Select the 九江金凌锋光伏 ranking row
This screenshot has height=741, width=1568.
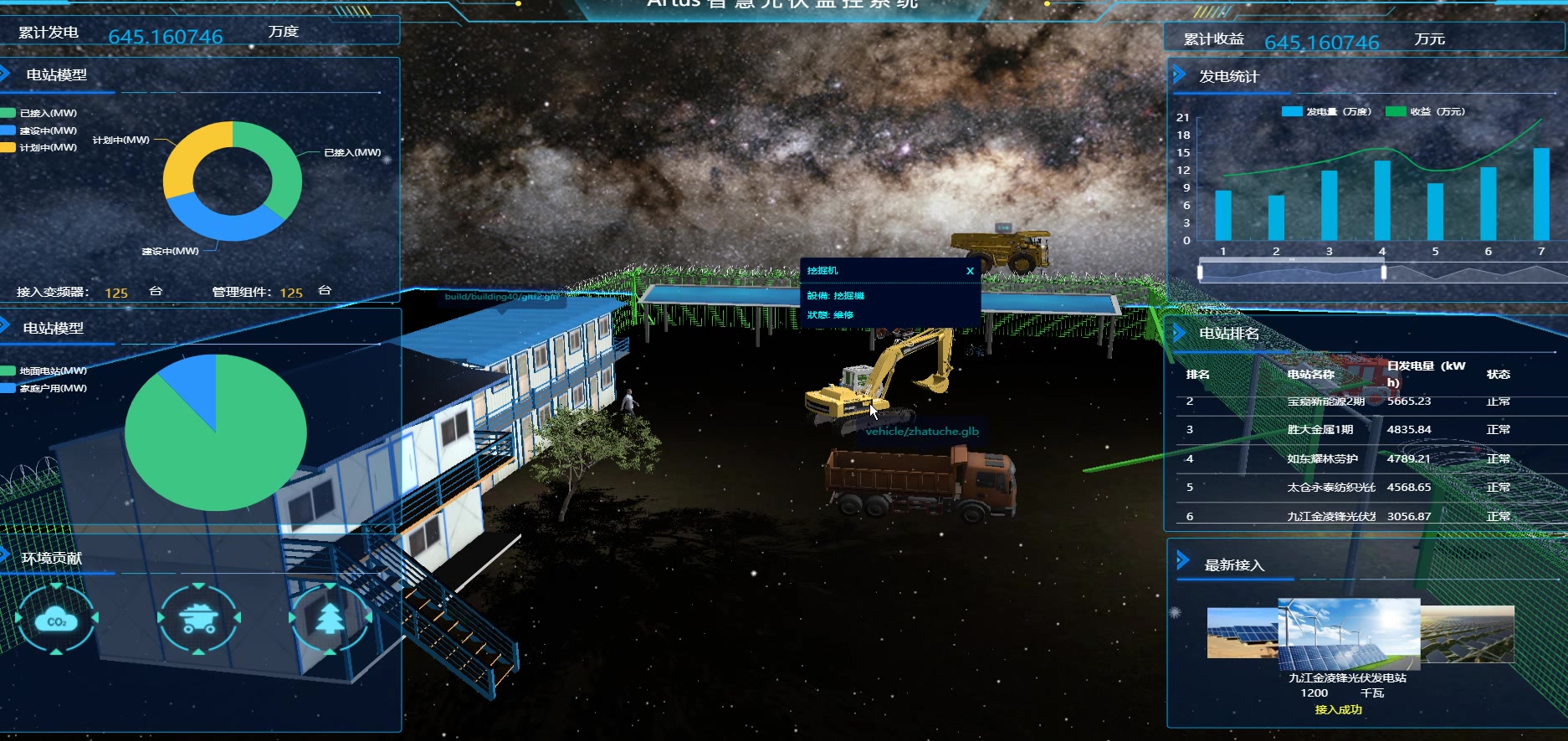1347,516
